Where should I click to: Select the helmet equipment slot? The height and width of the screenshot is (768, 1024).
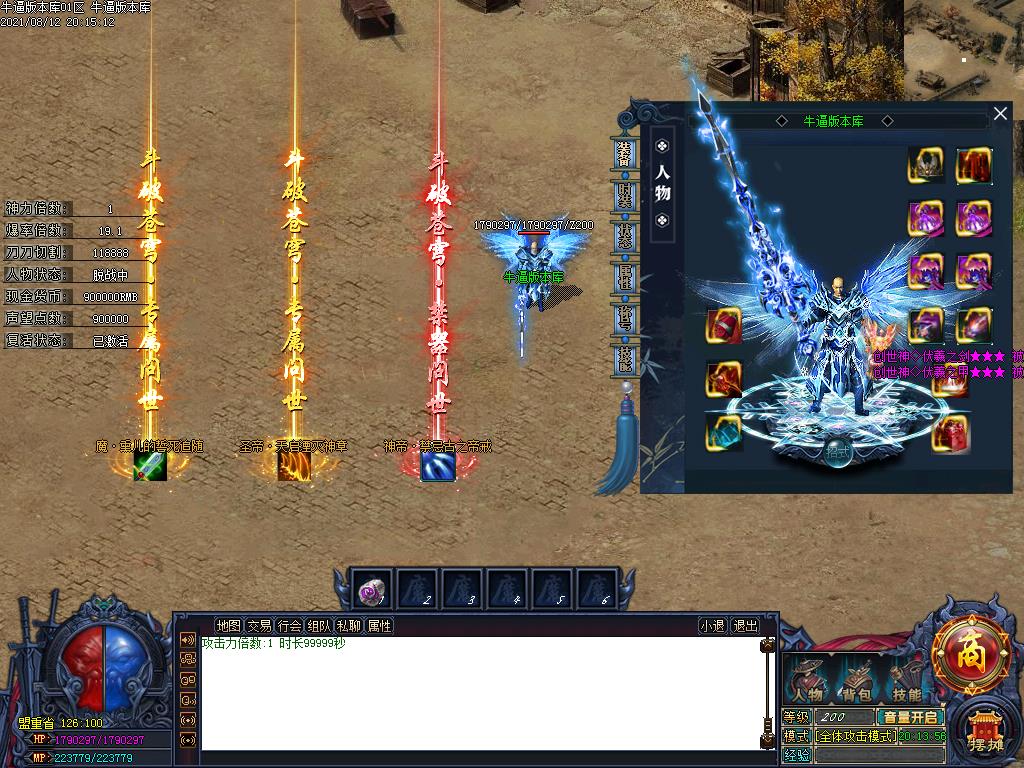(926, 165)
